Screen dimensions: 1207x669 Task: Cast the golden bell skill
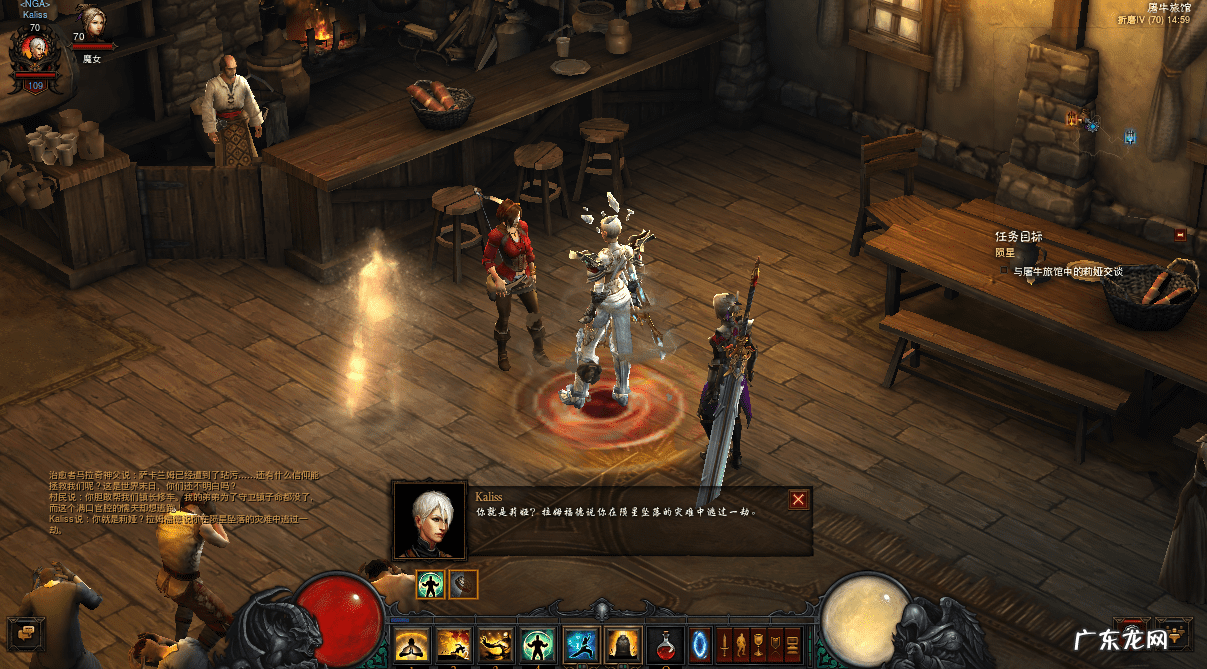coord(623,643)
